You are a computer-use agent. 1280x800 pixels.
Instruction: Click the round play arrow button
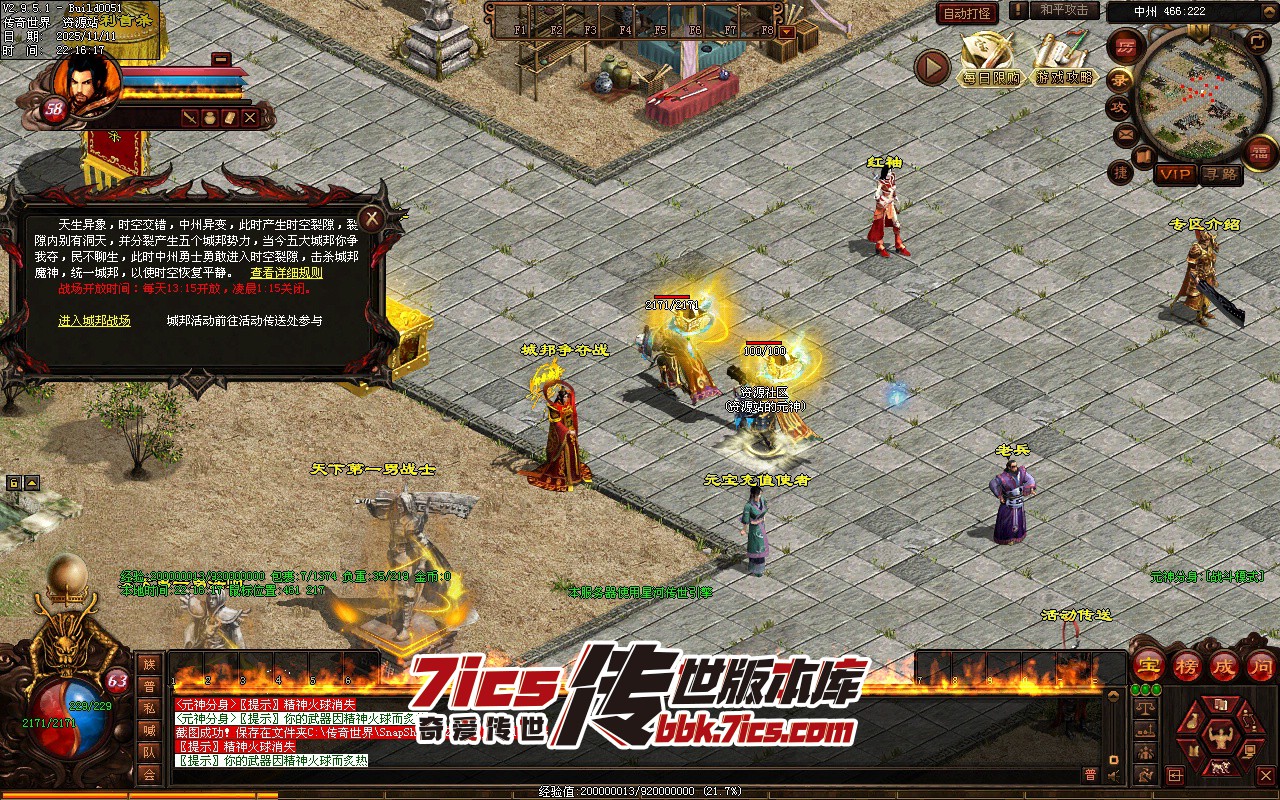point(932,67)
